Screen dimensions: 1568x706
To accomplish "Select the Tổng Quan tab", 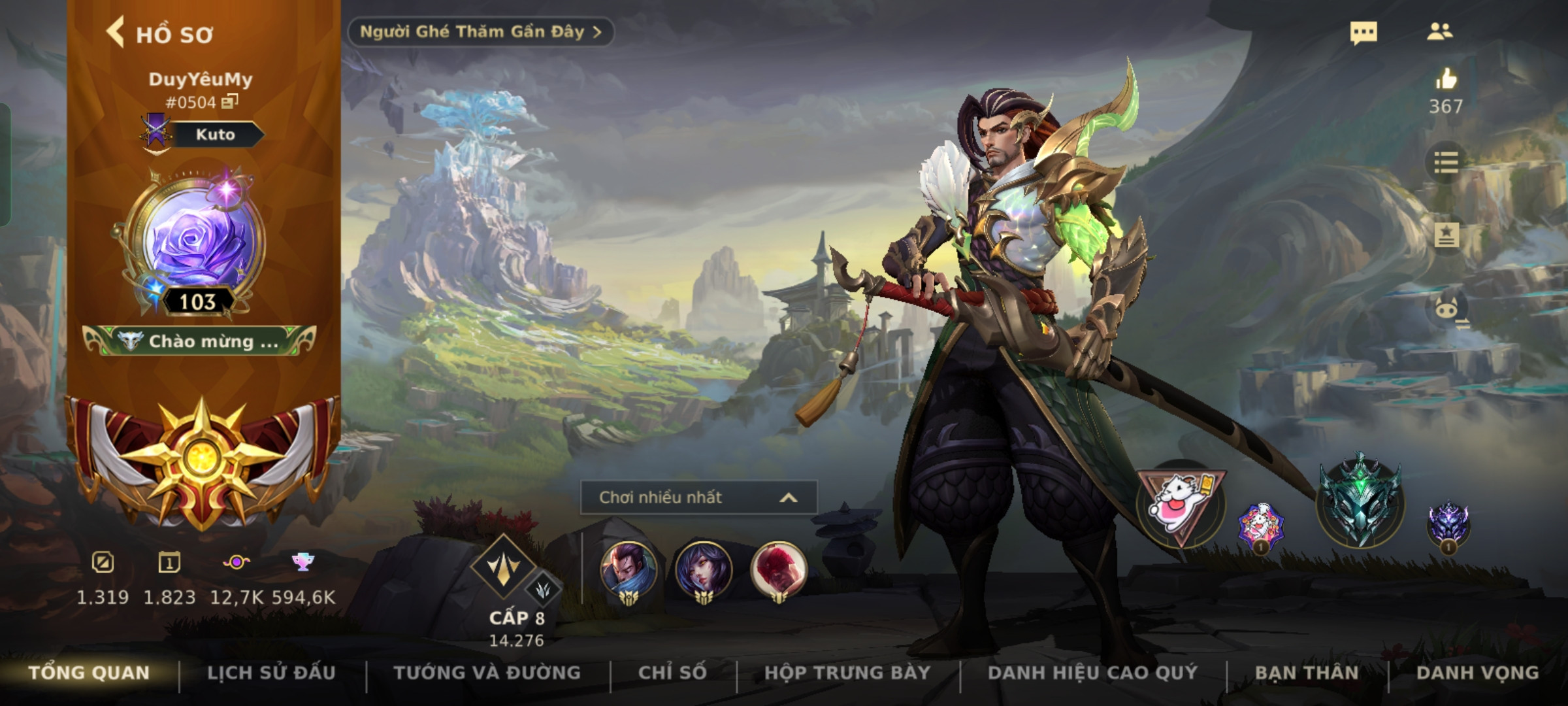I will pos(90,673).
